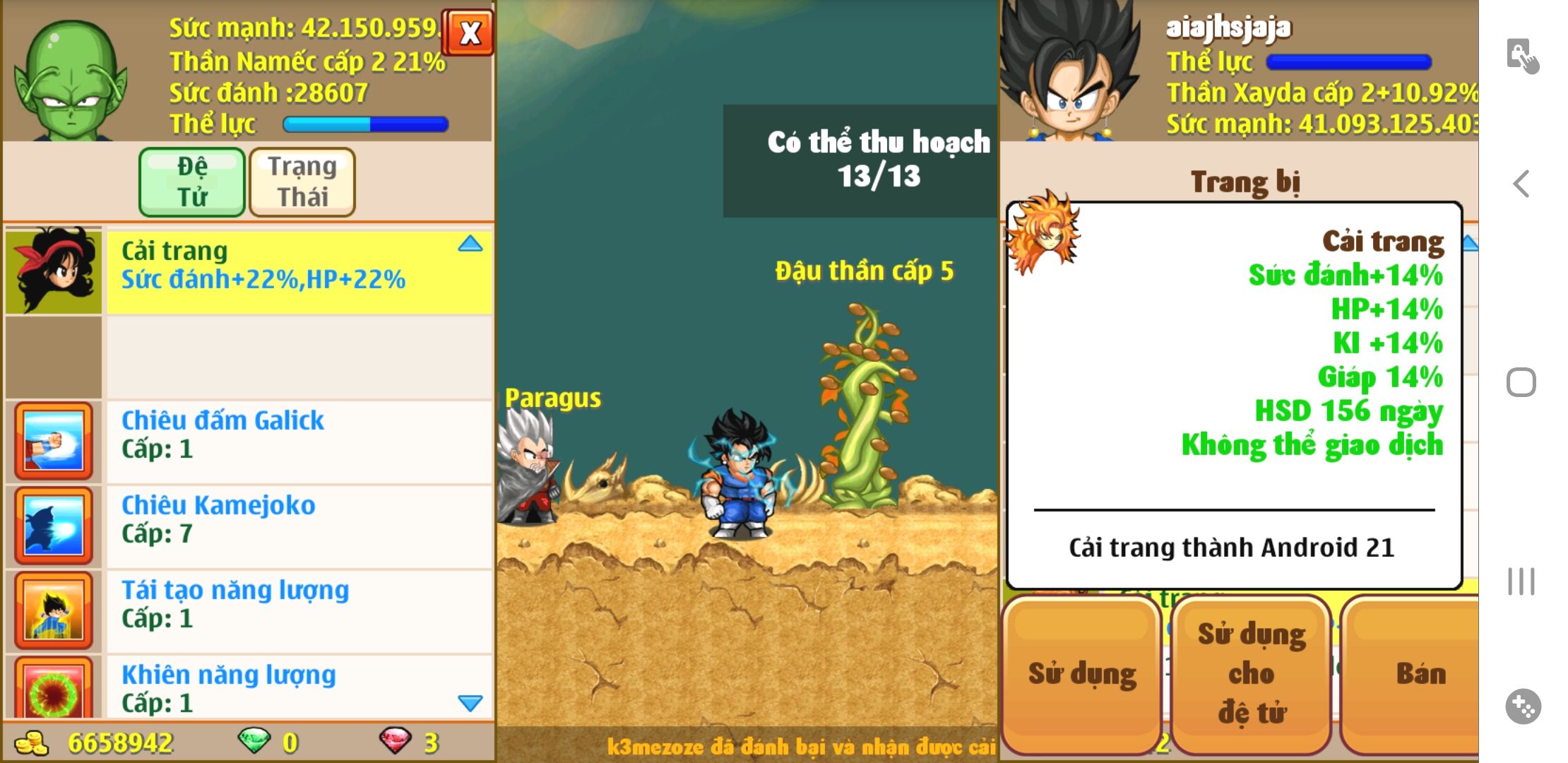Screen dimensions: 1568x763
Task: Click the Android 21 costume icon
Action: coord(1043,232)
